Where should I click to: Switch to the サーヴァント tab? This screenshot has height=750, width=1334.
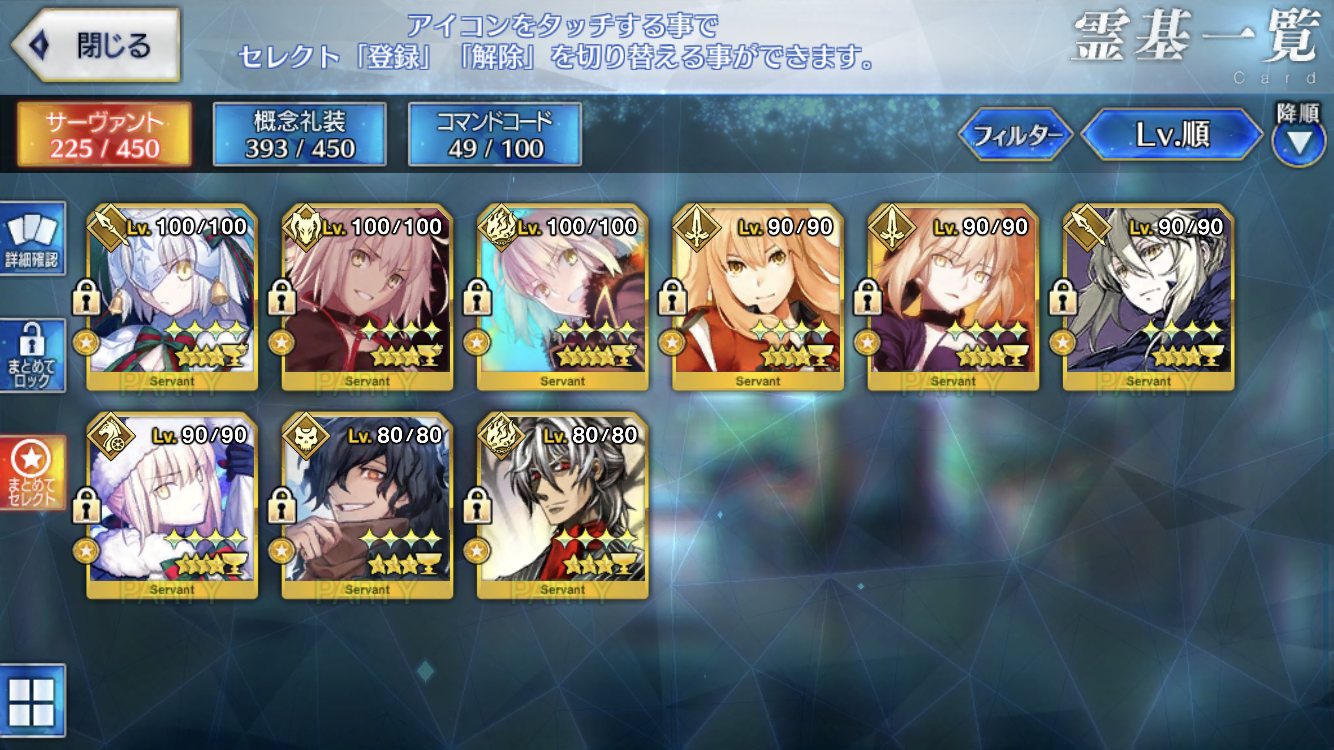[104, 134]
